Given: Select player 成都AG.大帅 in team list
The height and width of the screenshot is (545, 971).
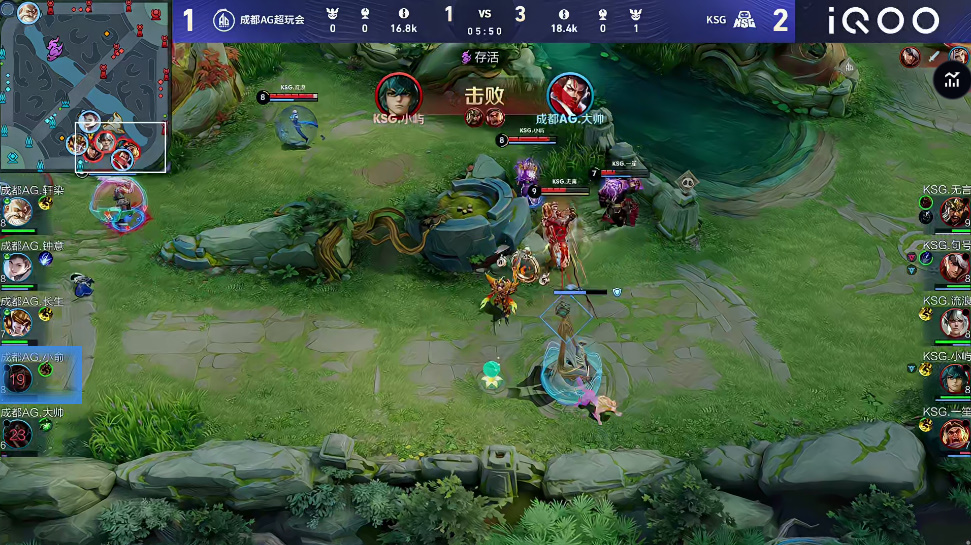Looking at the screenshot, I should pos(18,433).
